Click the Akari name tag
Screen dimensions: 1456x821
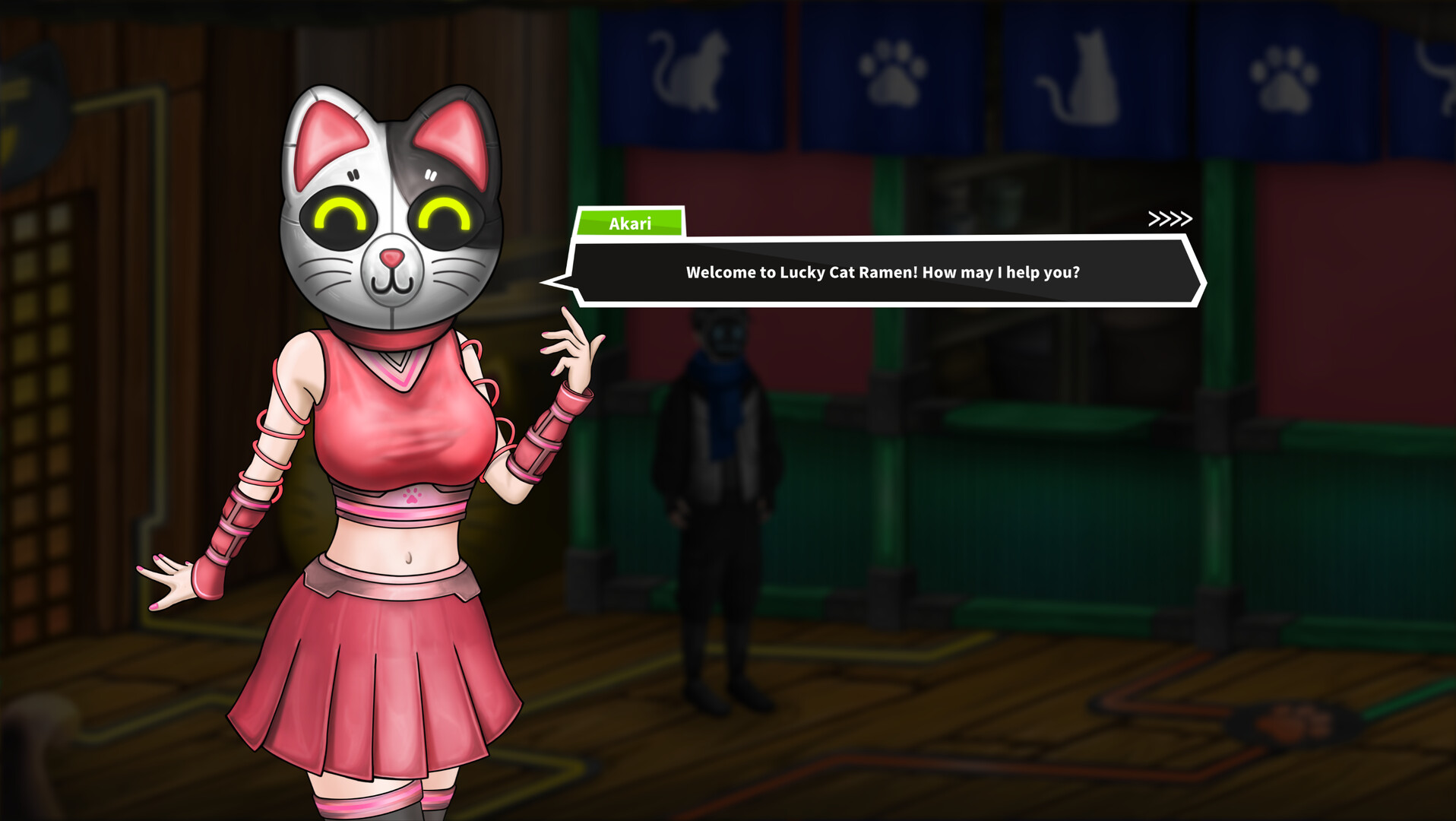point(629,223)
